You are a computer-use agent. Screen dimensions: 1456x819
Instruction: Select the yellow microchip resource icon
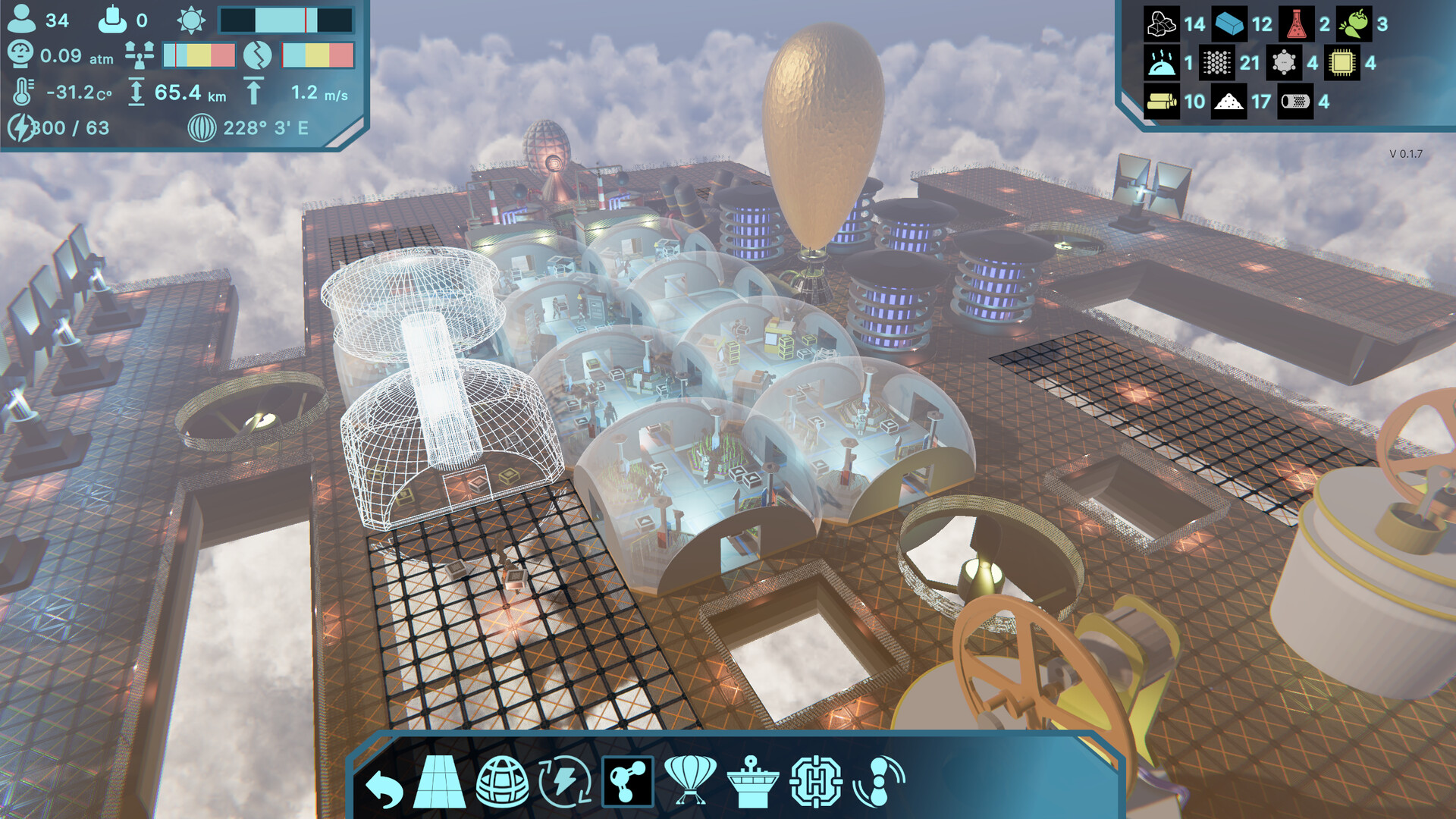1341,63
